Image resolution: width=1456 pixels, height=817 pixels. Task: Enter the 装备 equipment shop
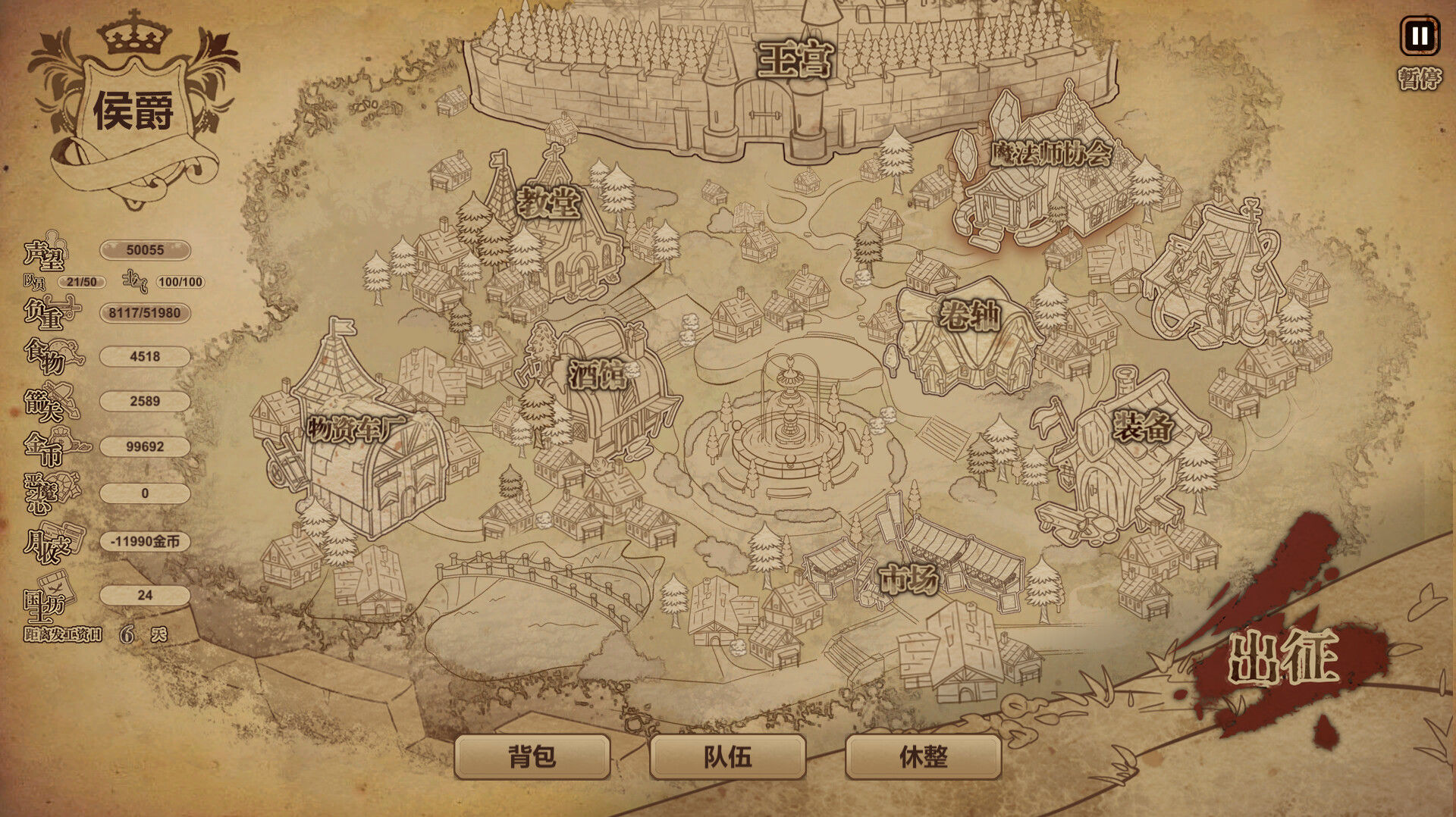[x=1142, y=426]
